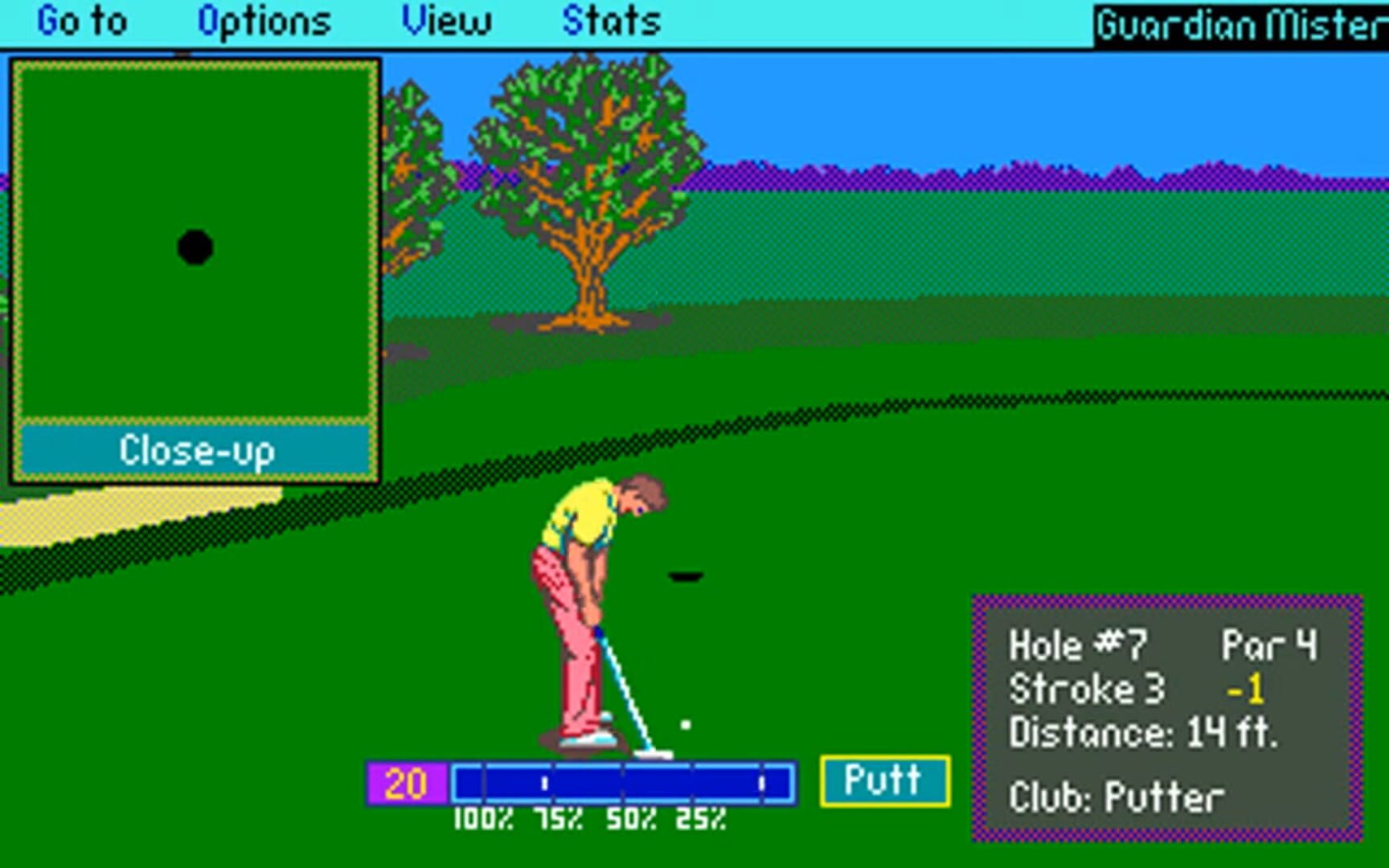
Task: Click the Close-up label
Action: pyautogui.click(x=195, y=450)
